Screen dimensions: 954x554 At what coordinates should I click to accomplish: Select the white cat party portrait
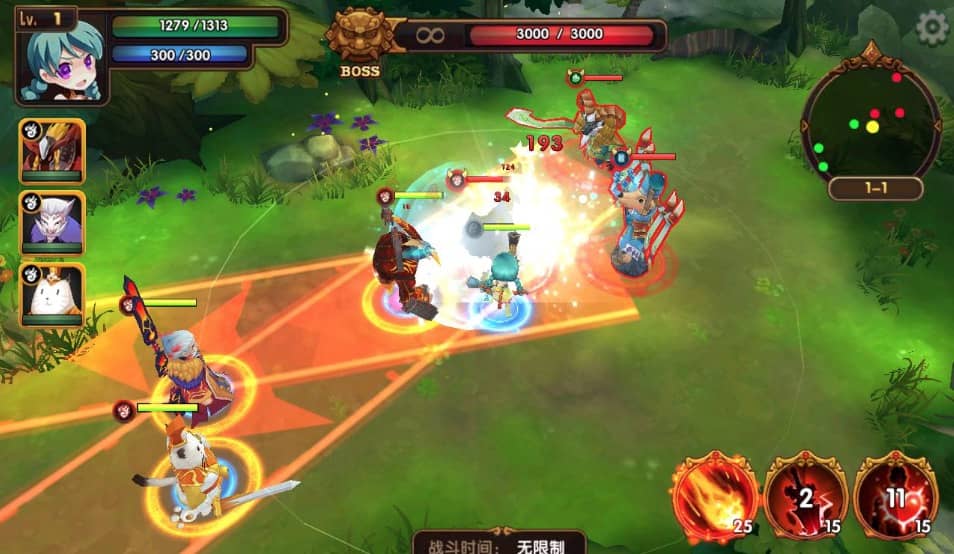click(x=53, y=294)
